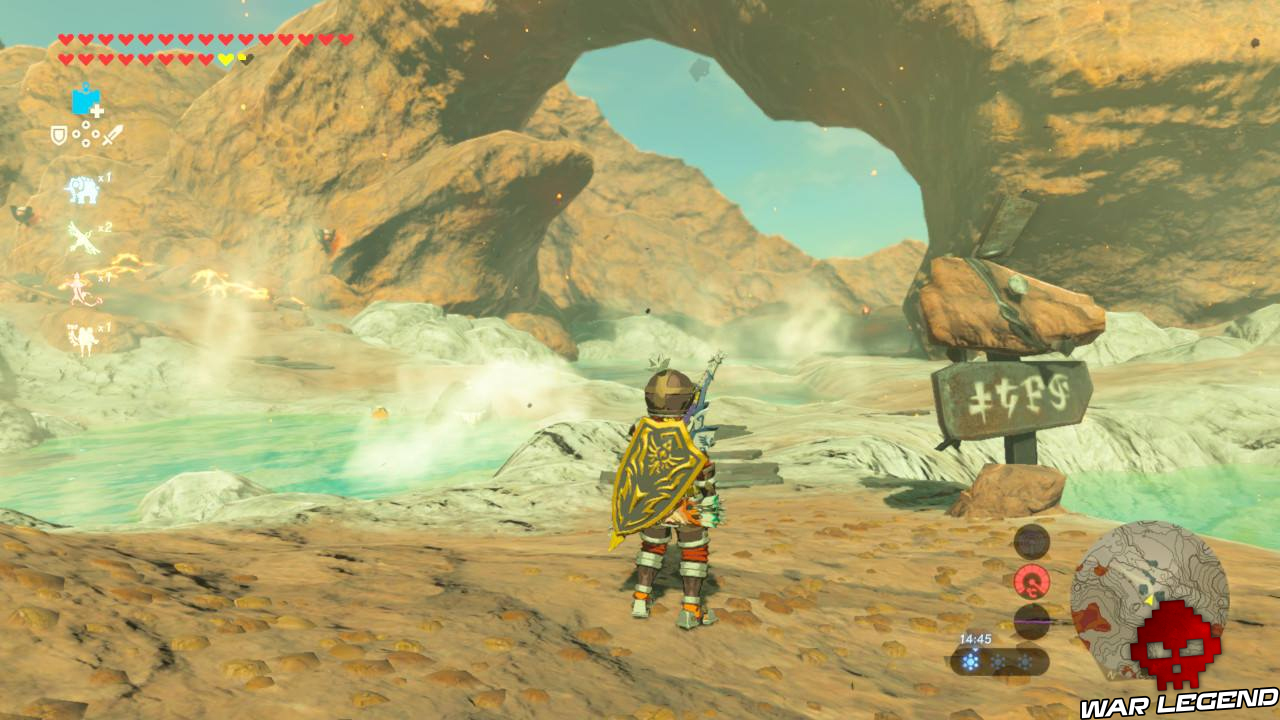
Task: Click the shield defense stat icon
Action: tap(57, 134)
